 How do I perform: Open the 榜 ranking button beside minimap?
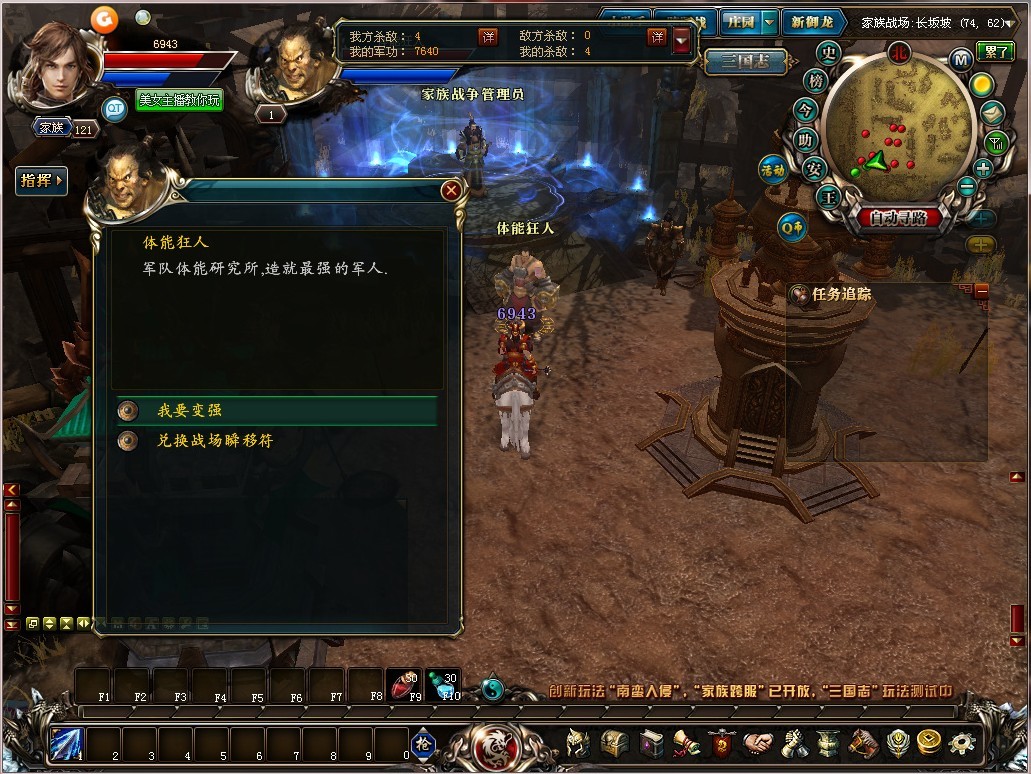[x=817, y=80]
